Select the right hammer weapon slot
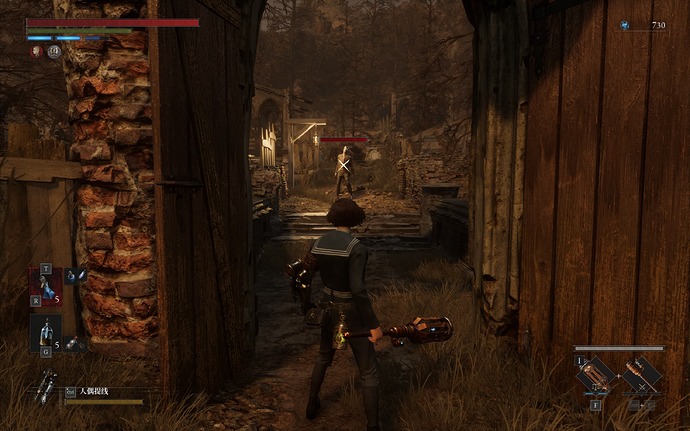This screenshot has width=690, height=431. click(x=642, y=375)
